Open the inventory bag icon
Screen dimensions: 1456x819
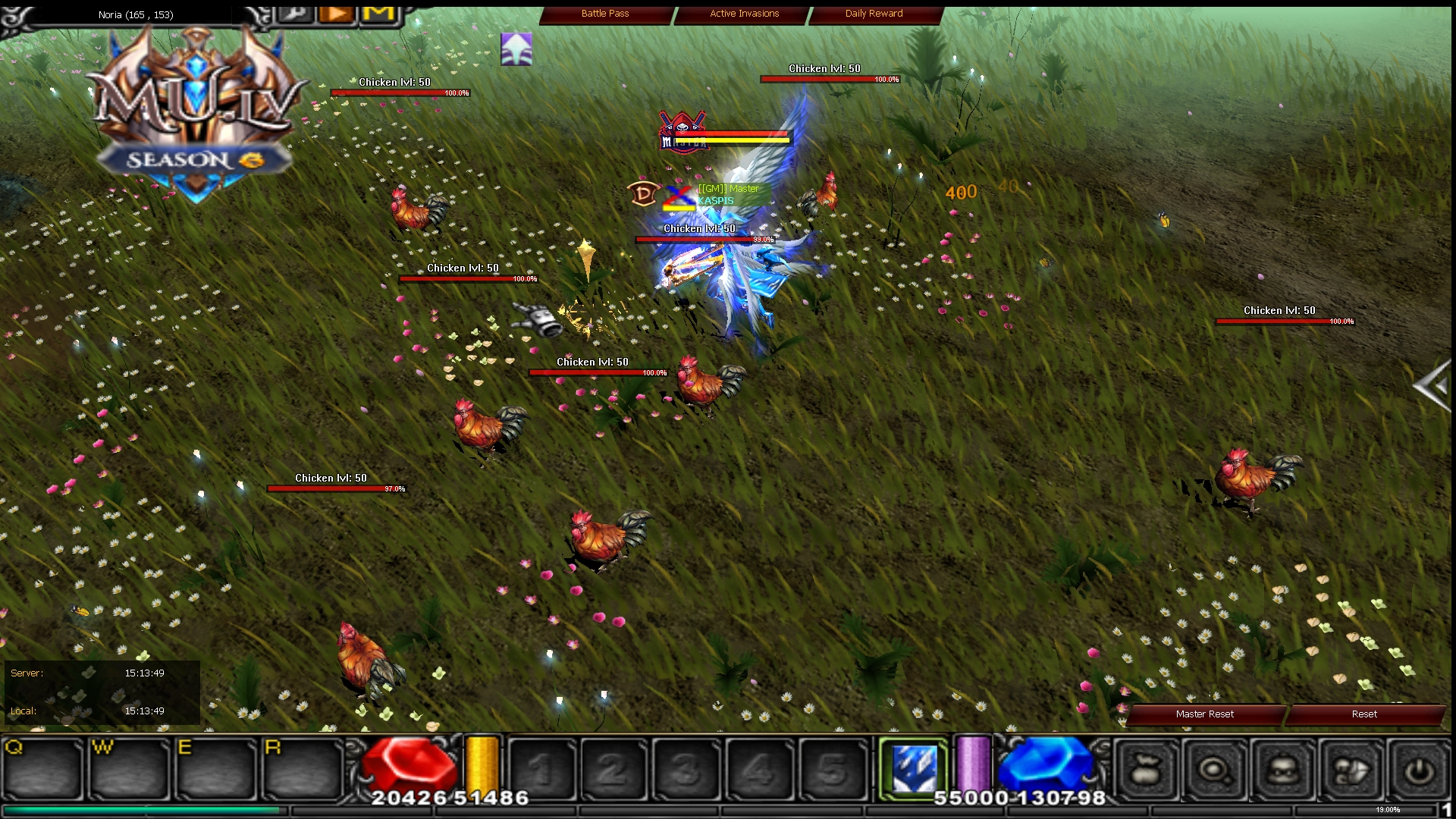pyautogui.click(x=1146, y=770)
